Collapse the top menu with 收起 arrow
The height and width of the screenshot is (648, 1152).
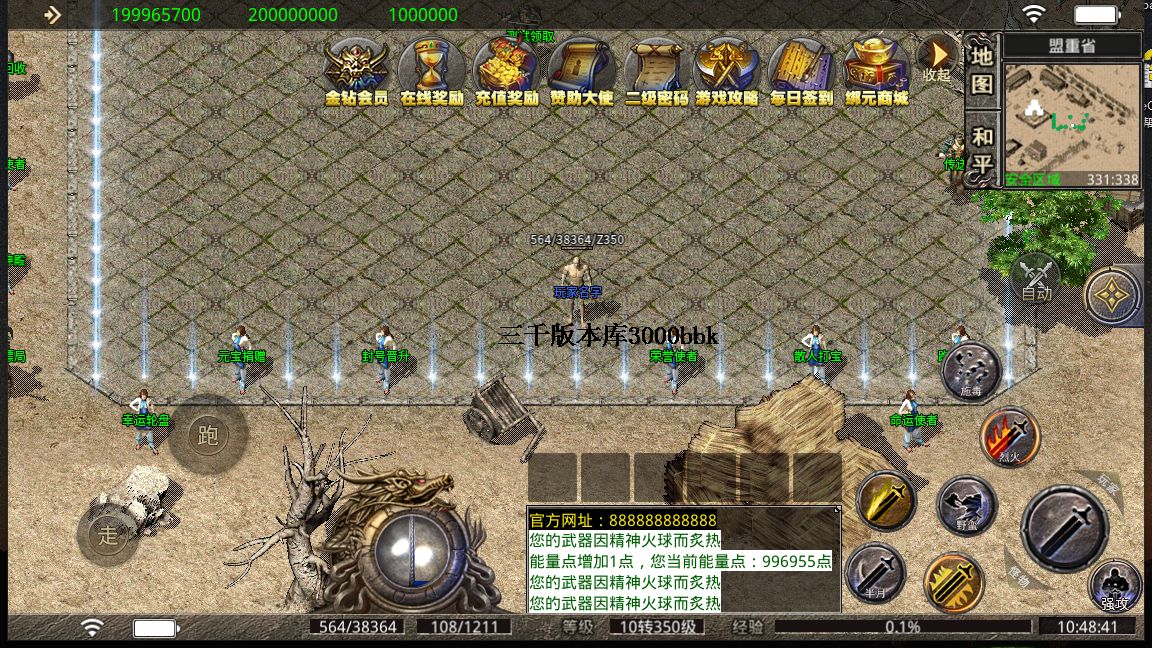coord(937,58)
